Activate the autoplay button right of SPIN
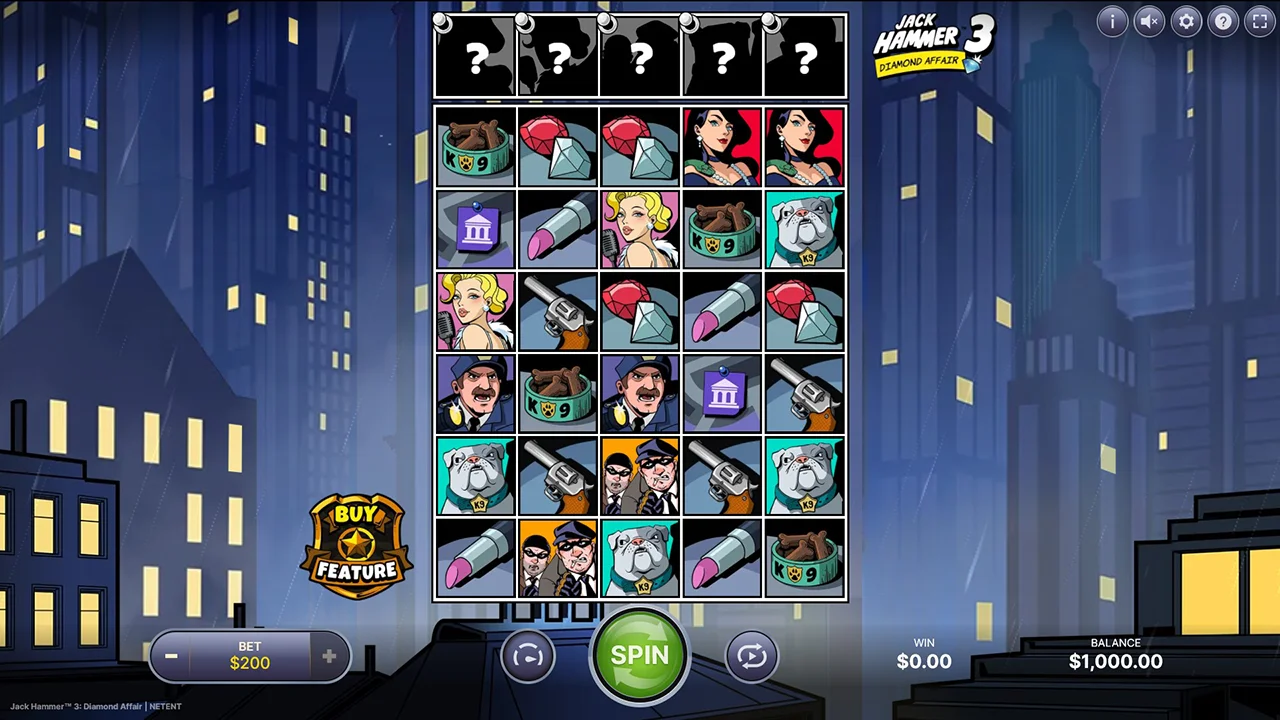The image size is (1280, 720). (752, 656)
